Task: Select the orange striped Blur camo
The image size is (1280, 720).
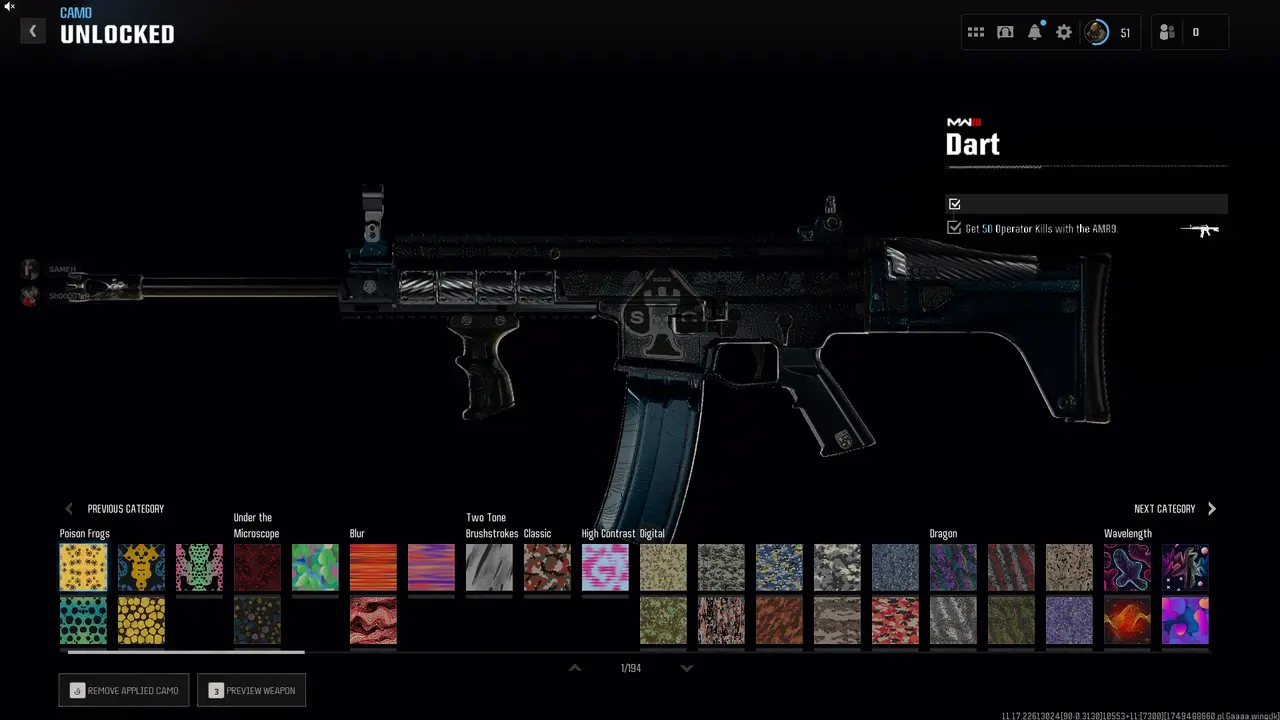Action: [x=373, y=567]
